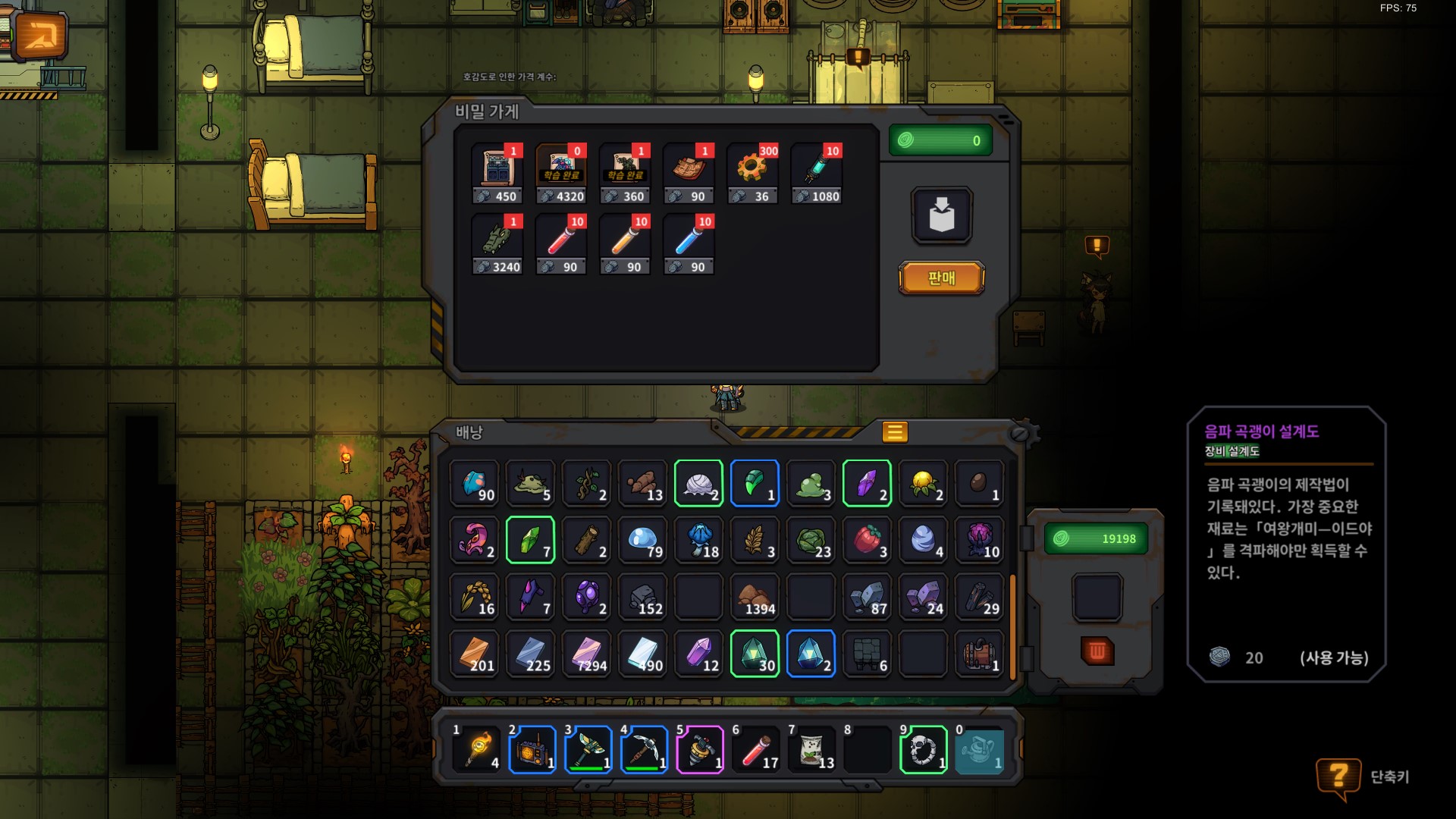Select the blue potion in the shop
This screenshot has height=819, width=1456.
coord(689,244)
